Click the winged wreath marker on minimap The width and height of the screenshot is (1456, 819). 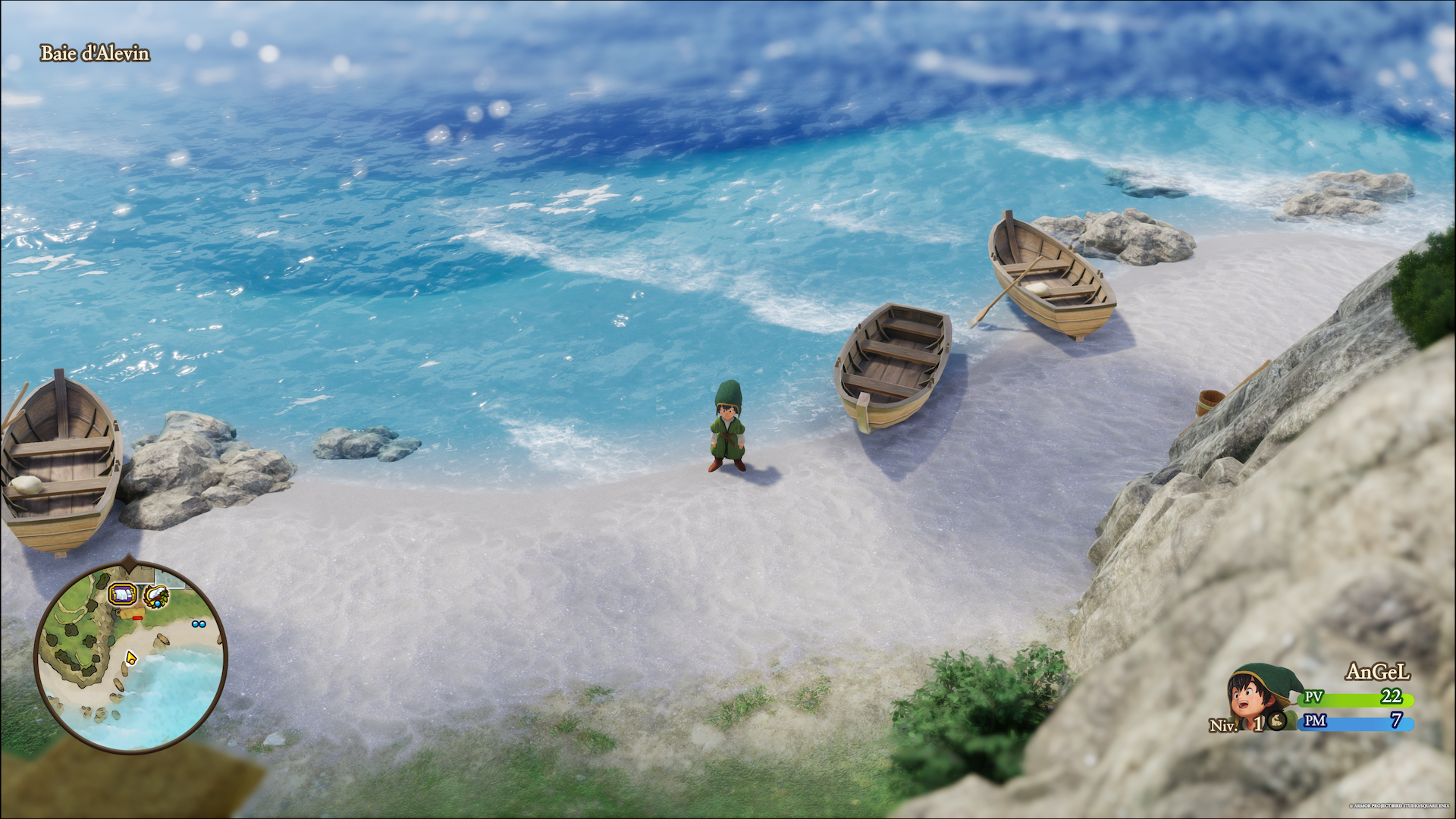click(x=157, y=597)
